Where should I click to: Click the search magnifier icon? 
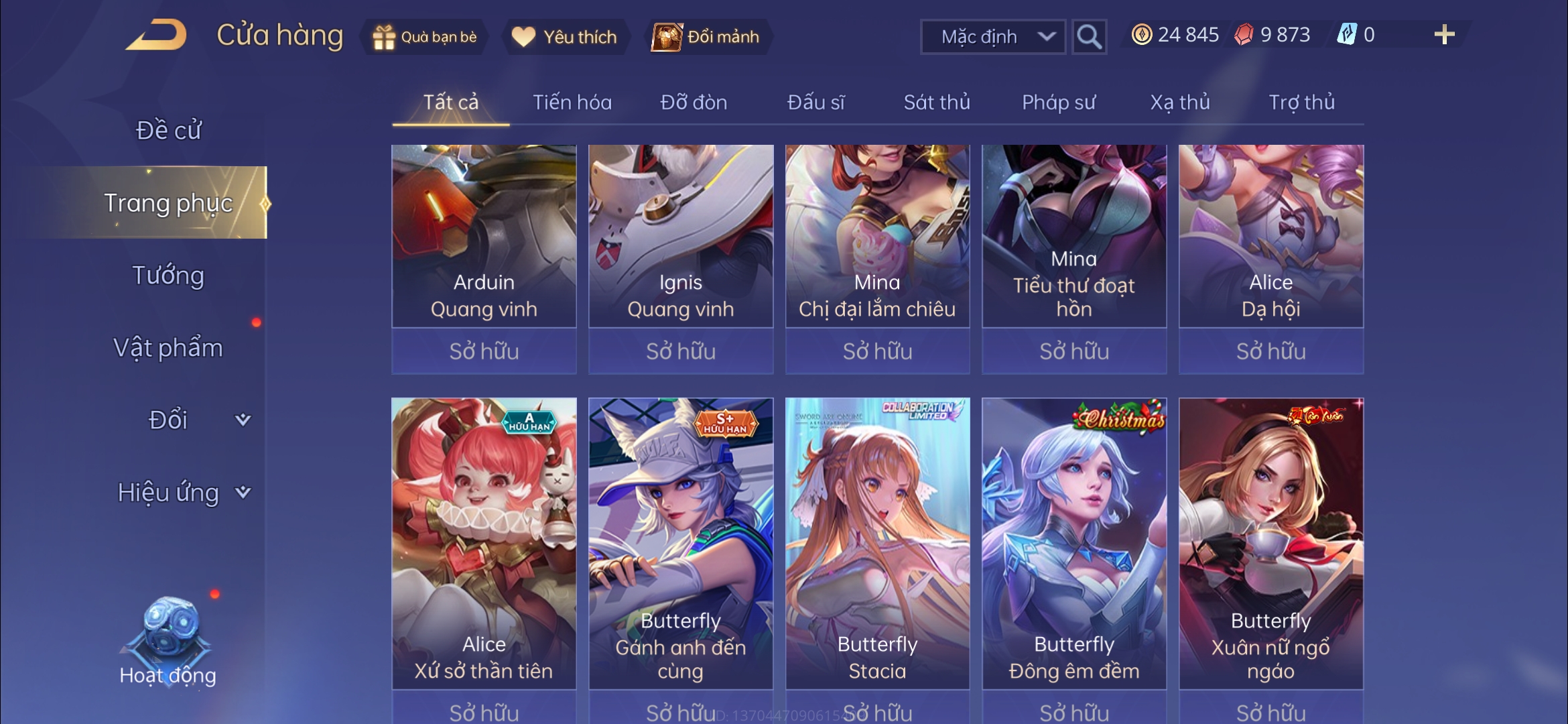click(1089, 37)
